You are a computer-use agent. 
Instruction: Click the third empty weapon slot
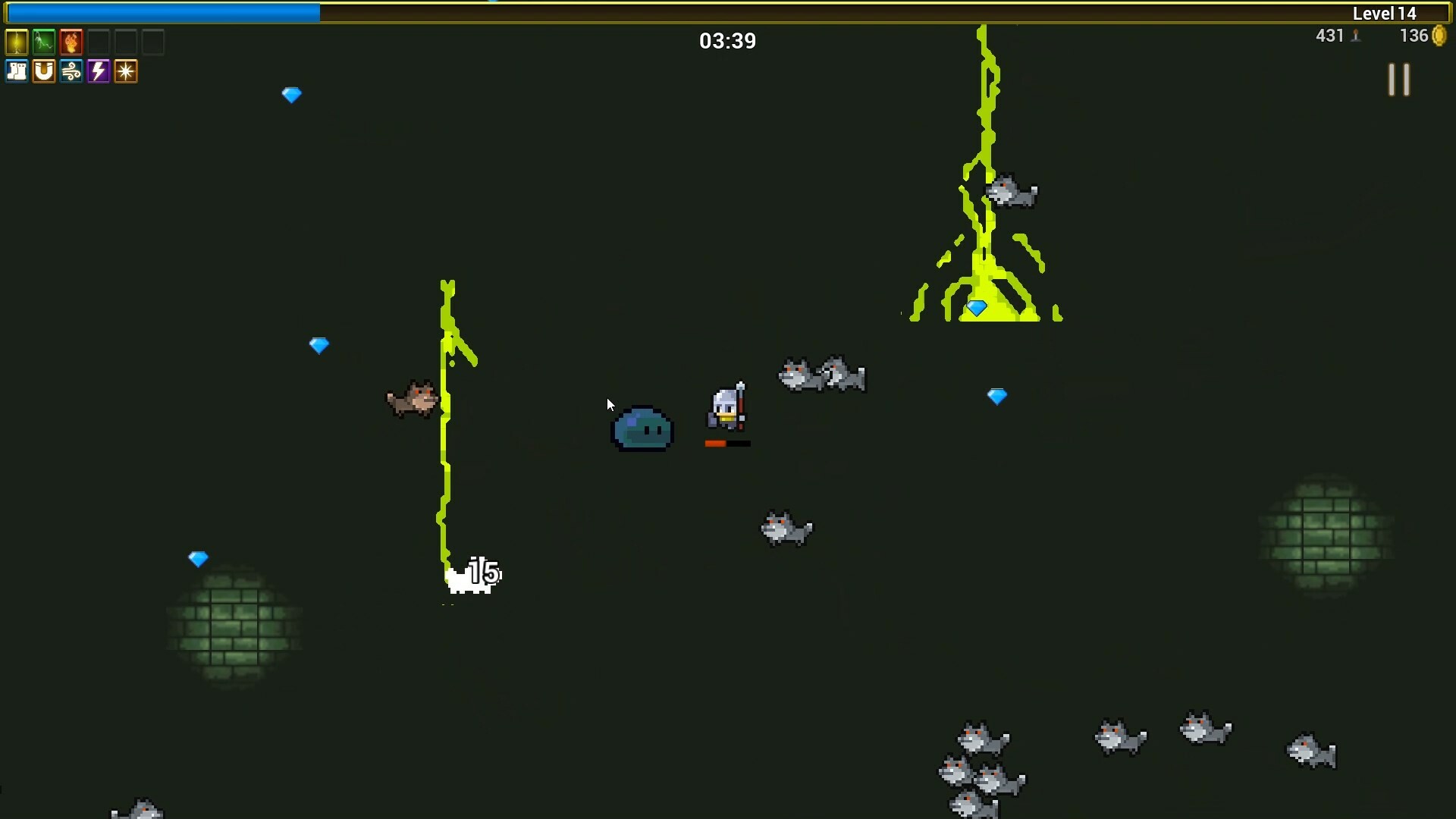pyautogui.click(x=153, y=42)
